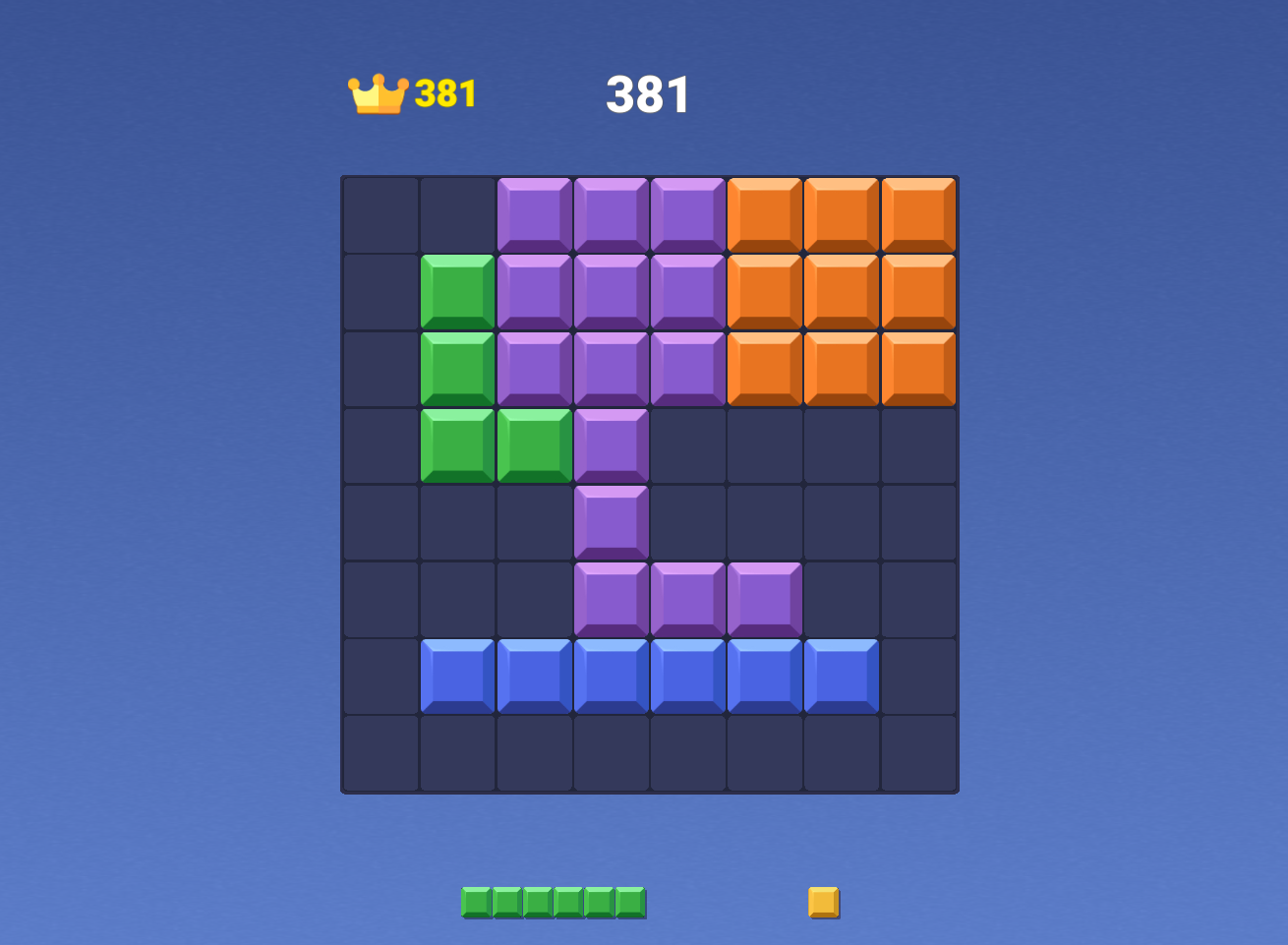1288x945 pixels.
Task: Pick the single yellow block piece
Action: 823,902
